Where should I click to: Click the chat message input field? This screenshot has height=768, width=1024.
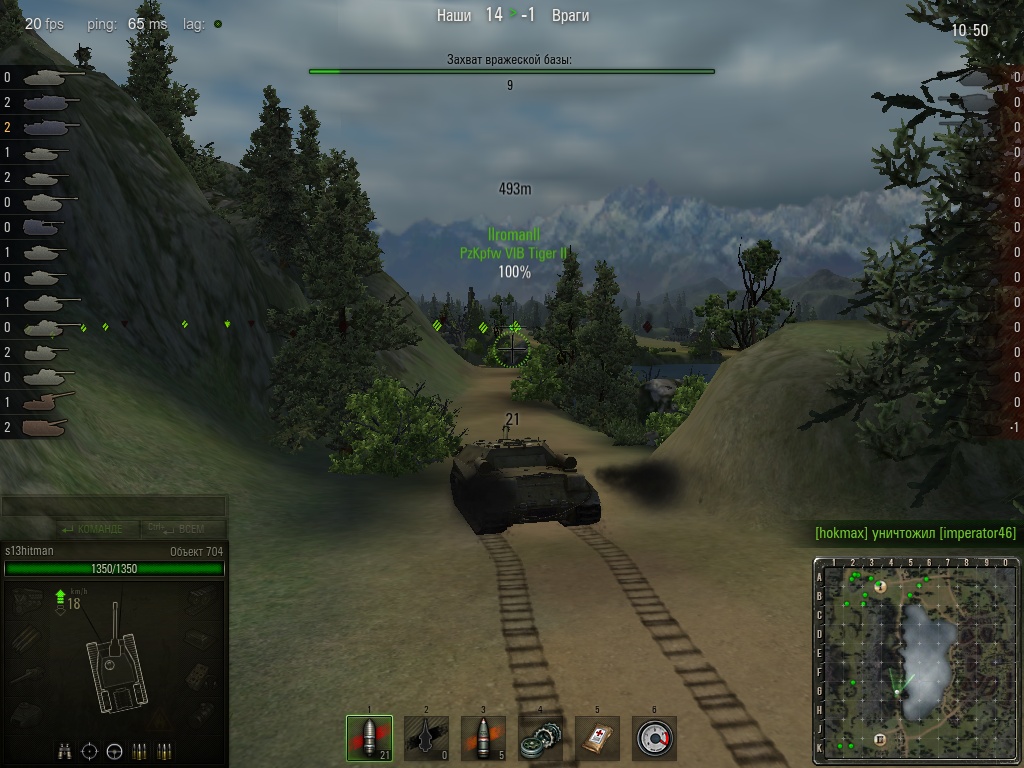[114, 506]
